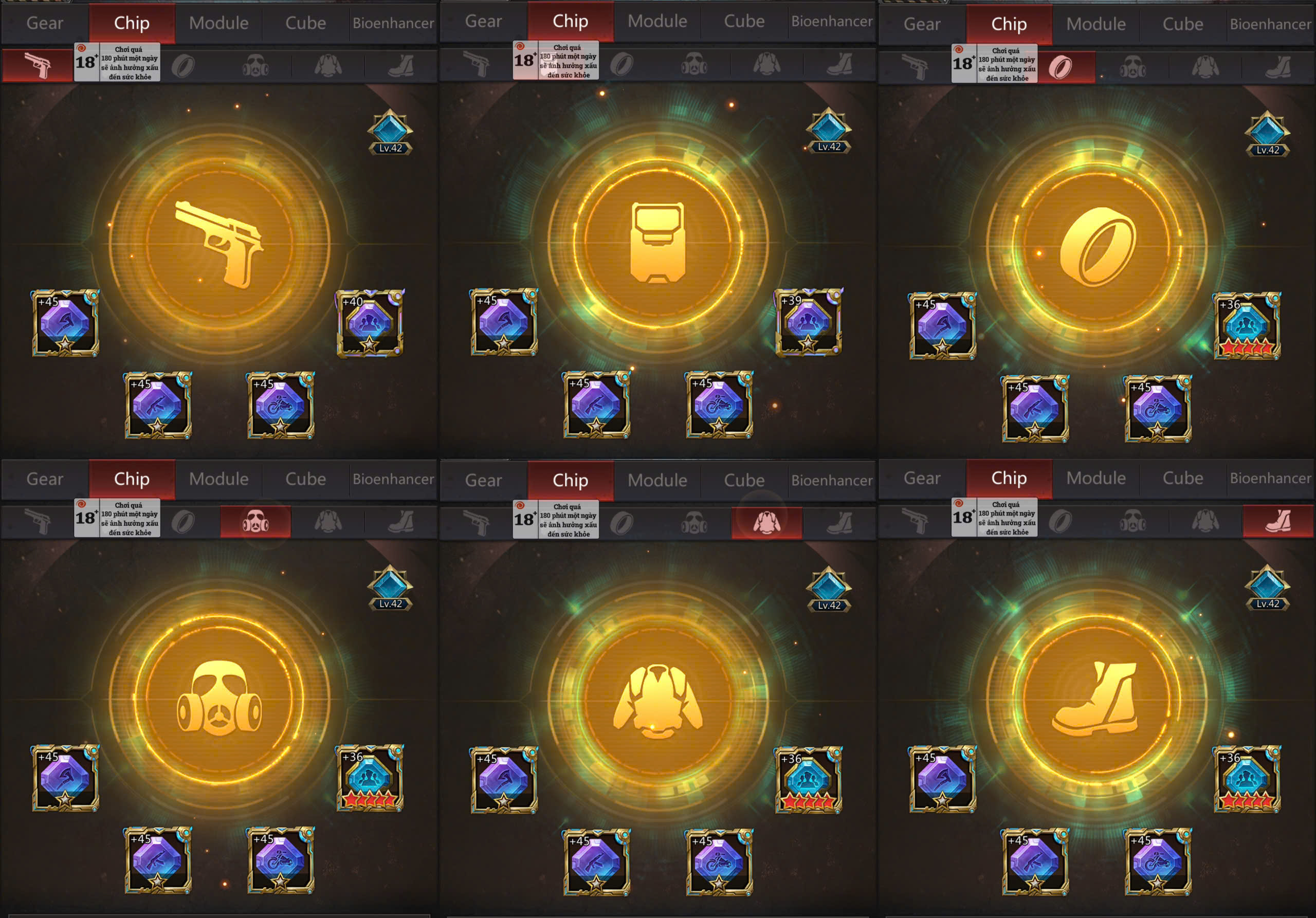The height and width of the screenshot is (918, 1316).
Task: Switch to the Bioenhancer tab
Action: tap(394, 23)
